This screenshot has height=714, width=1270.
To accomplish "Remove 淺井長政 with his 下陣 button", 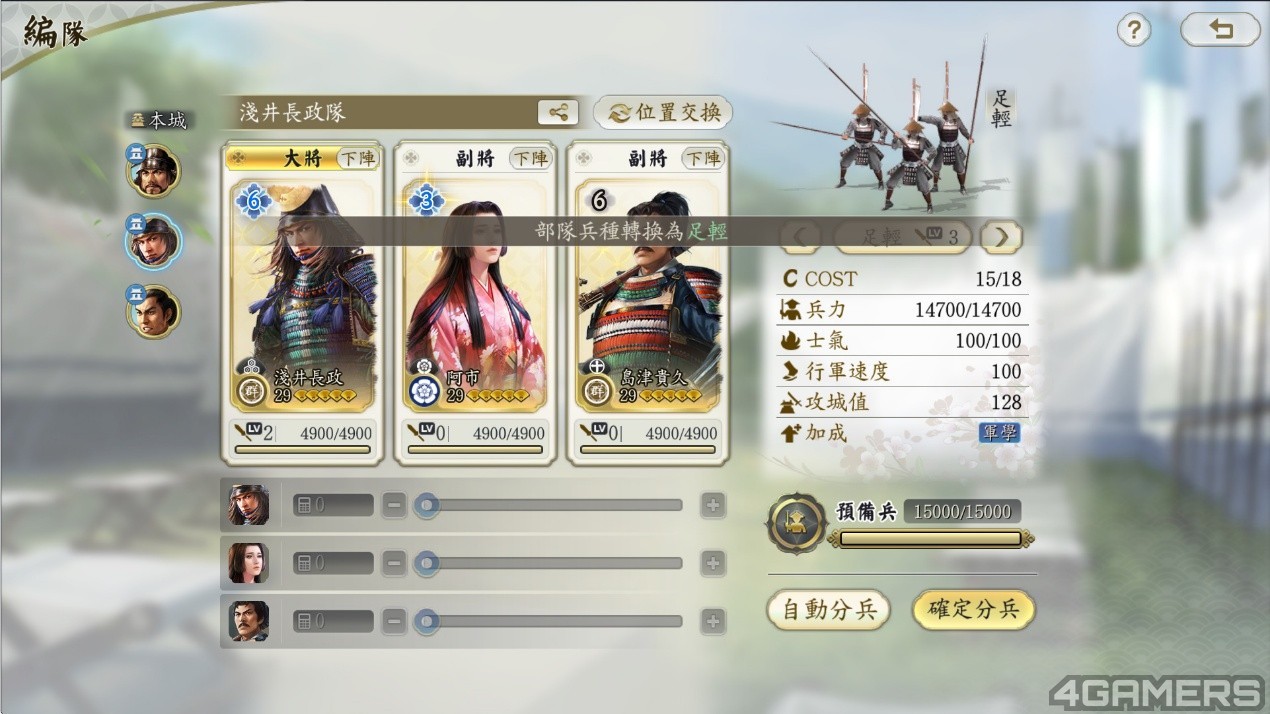I will click(x=358, y=158).
